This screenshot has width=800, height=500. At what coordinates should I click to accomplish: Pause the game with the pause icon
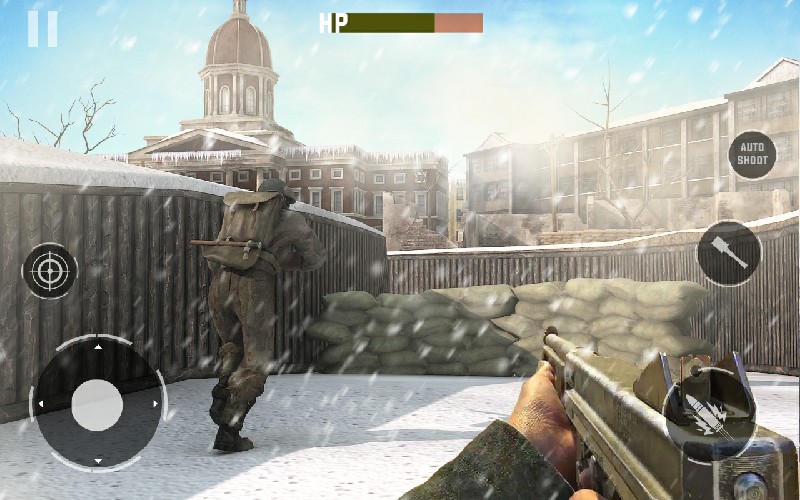coord(42,28)
